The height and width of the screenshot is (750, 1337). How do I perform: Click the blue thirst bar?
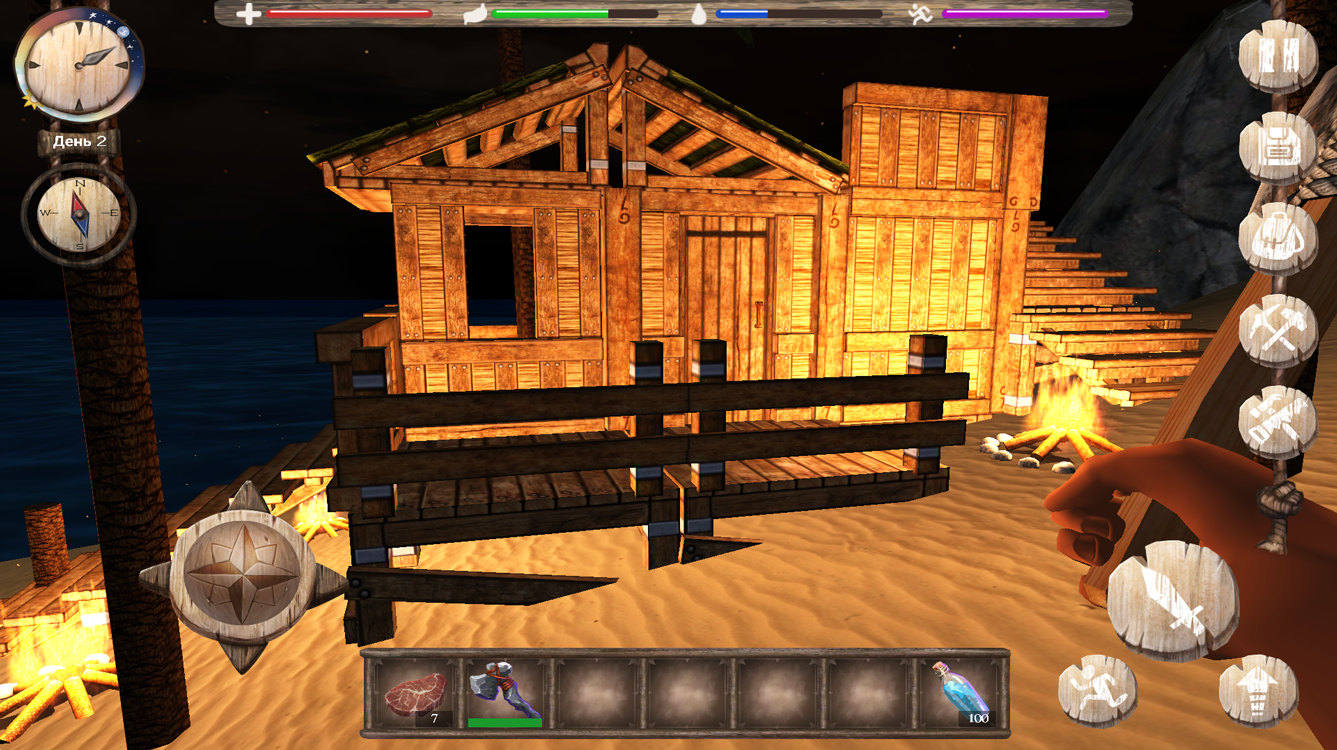[740, 14]
